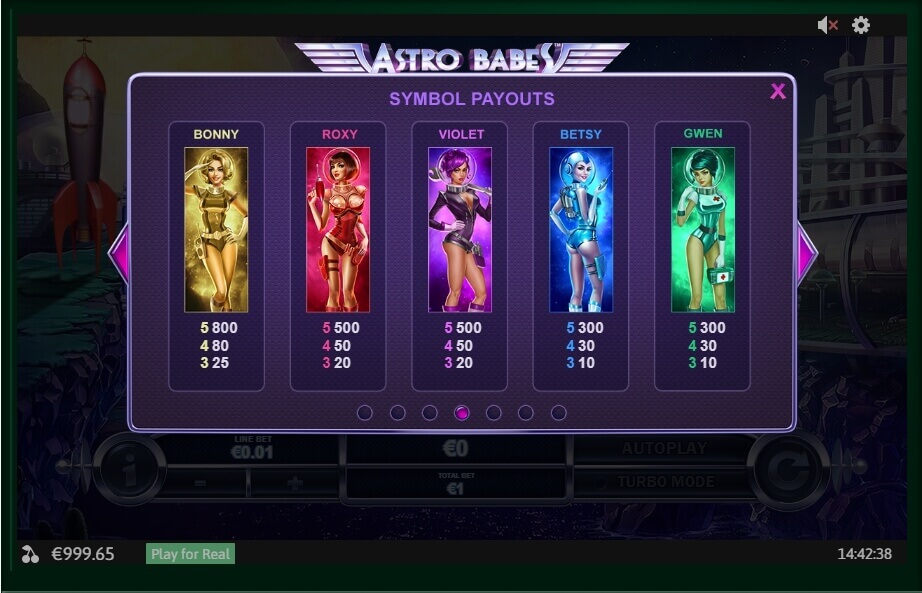
Task: Increase the line bet with plus
Action: (292, 483)
